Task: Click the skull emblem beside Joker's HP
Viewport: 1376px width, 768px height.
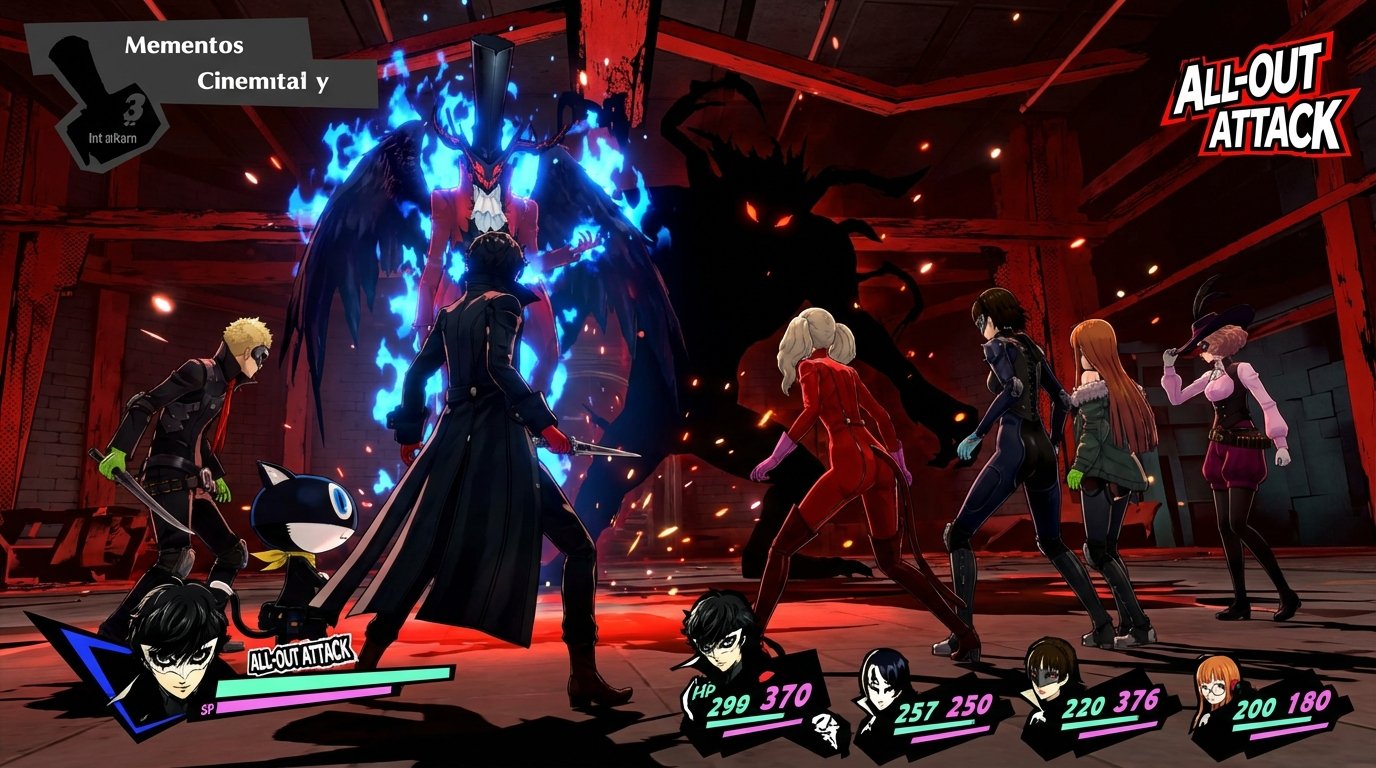Action: coord(822,727)
